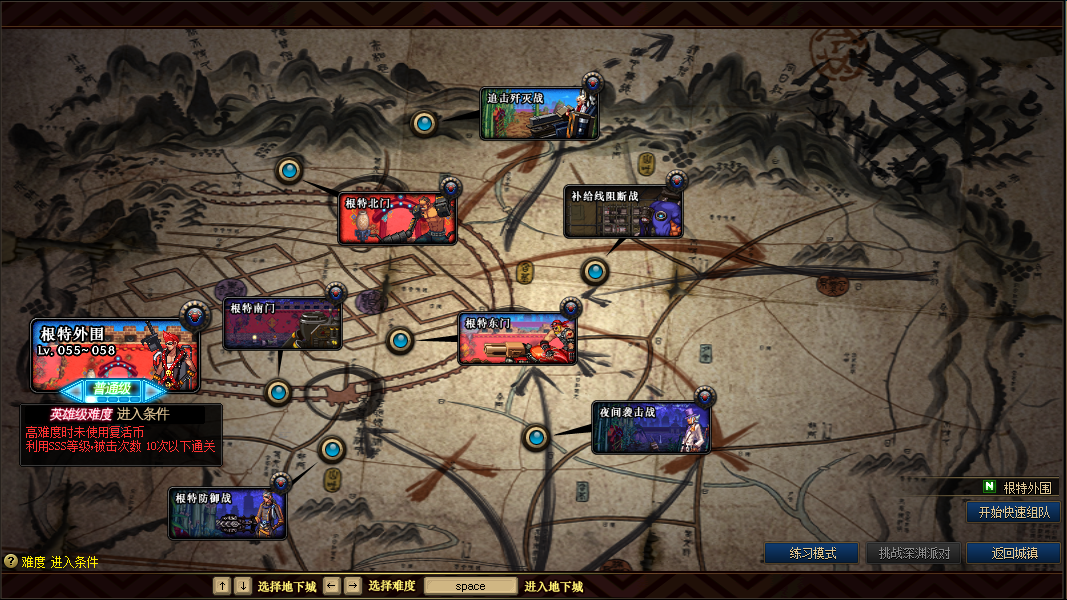Open 练习模式 practice mode
This screenshot has width=1067, height=600.
pos(811,553)
